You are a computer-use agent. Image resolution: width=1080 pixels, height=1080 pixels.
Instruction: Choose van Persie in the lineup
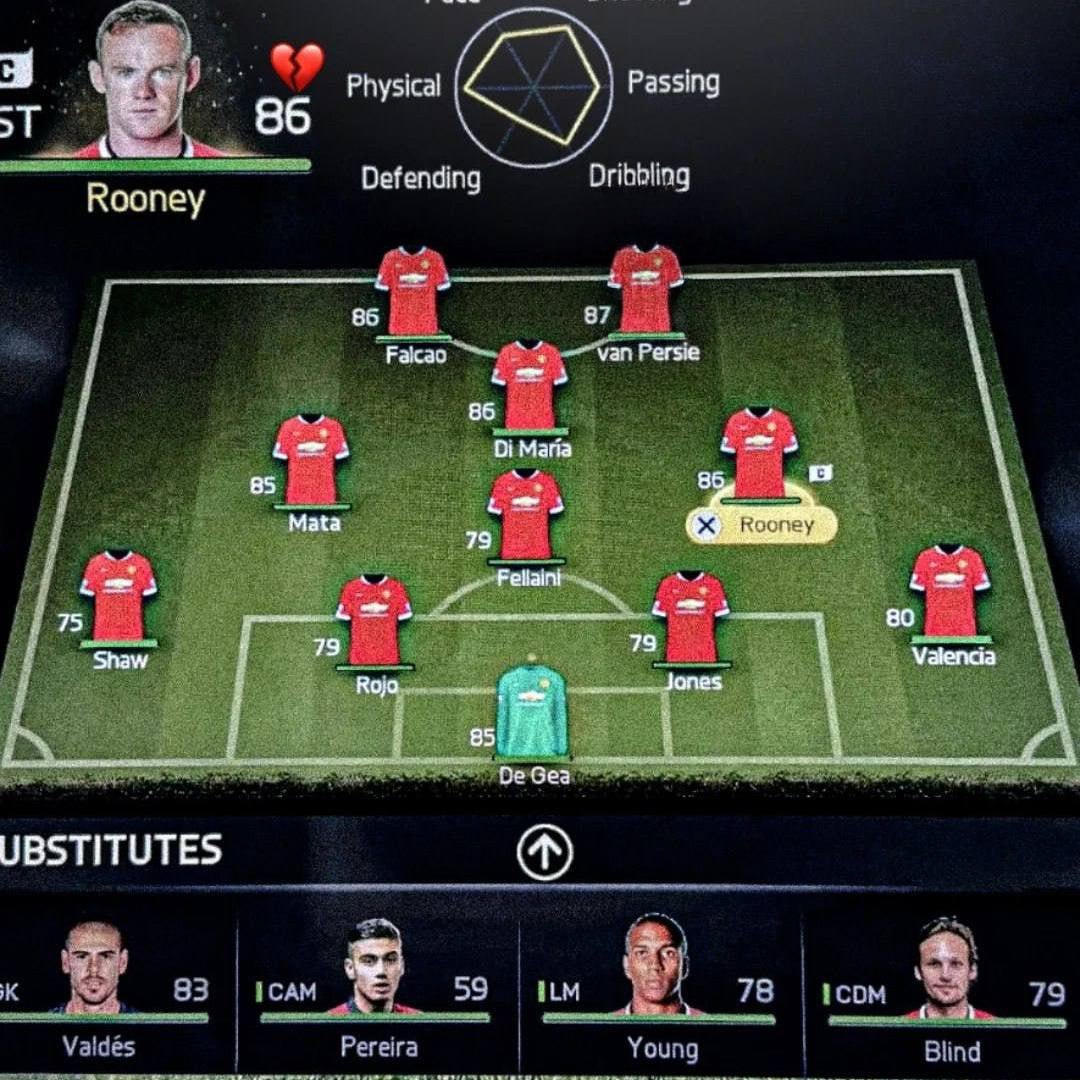(646, 289)
